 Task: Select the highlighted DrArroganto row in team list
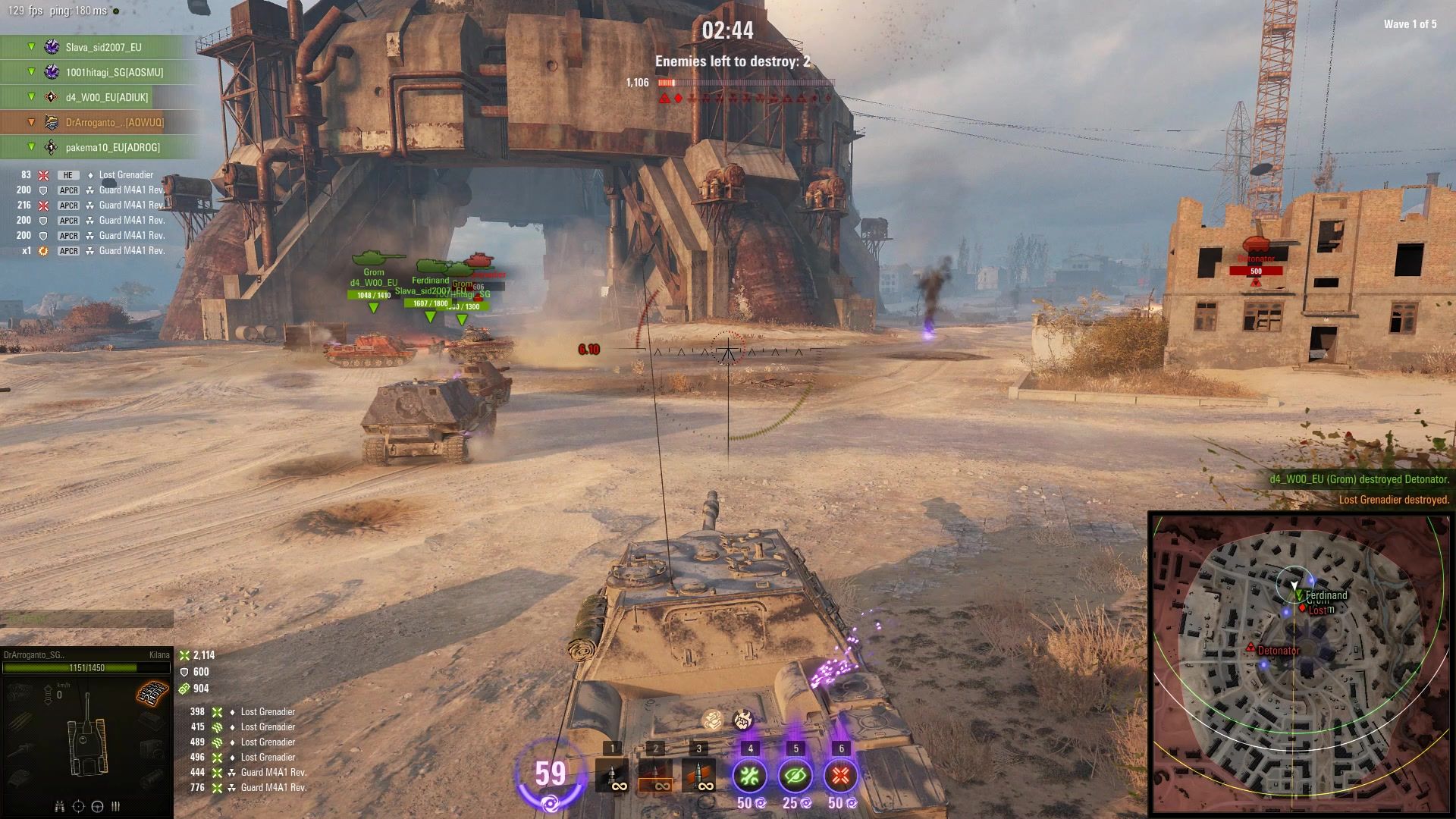[114, 122]
